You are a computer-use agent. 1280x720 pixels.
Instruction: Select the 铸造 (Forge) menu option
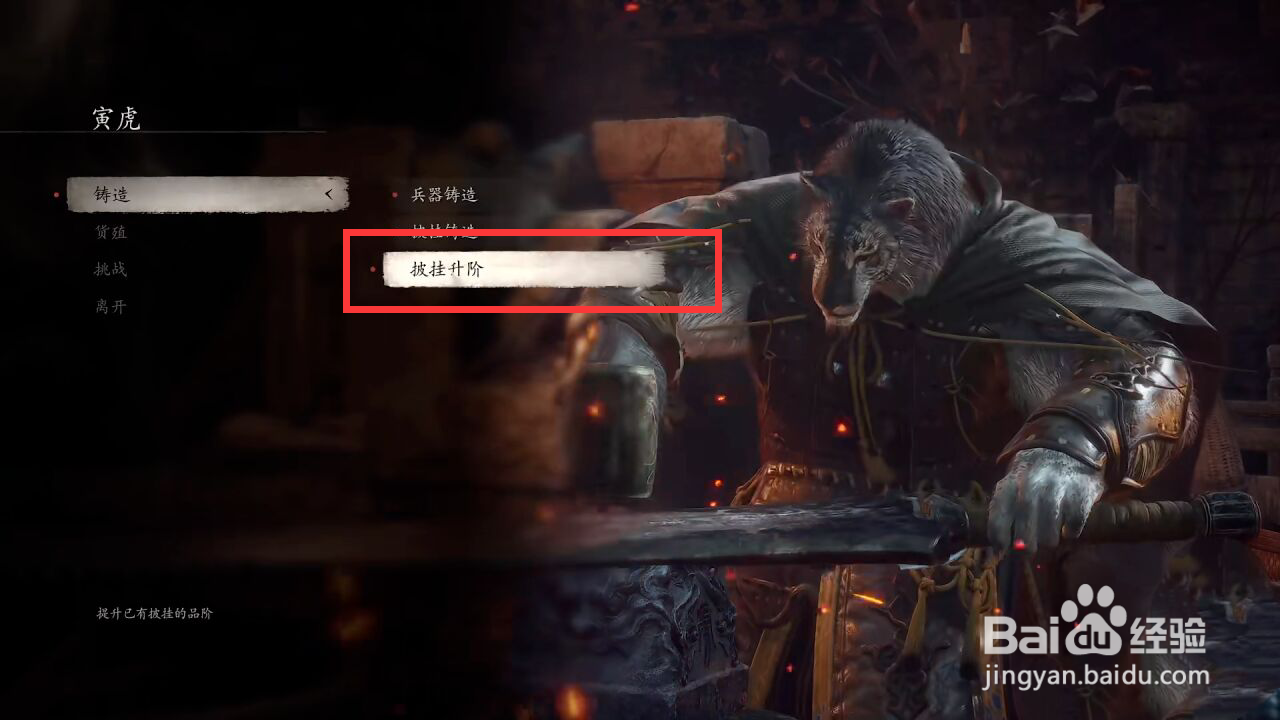pyautogui.click(x=113, y=195)
